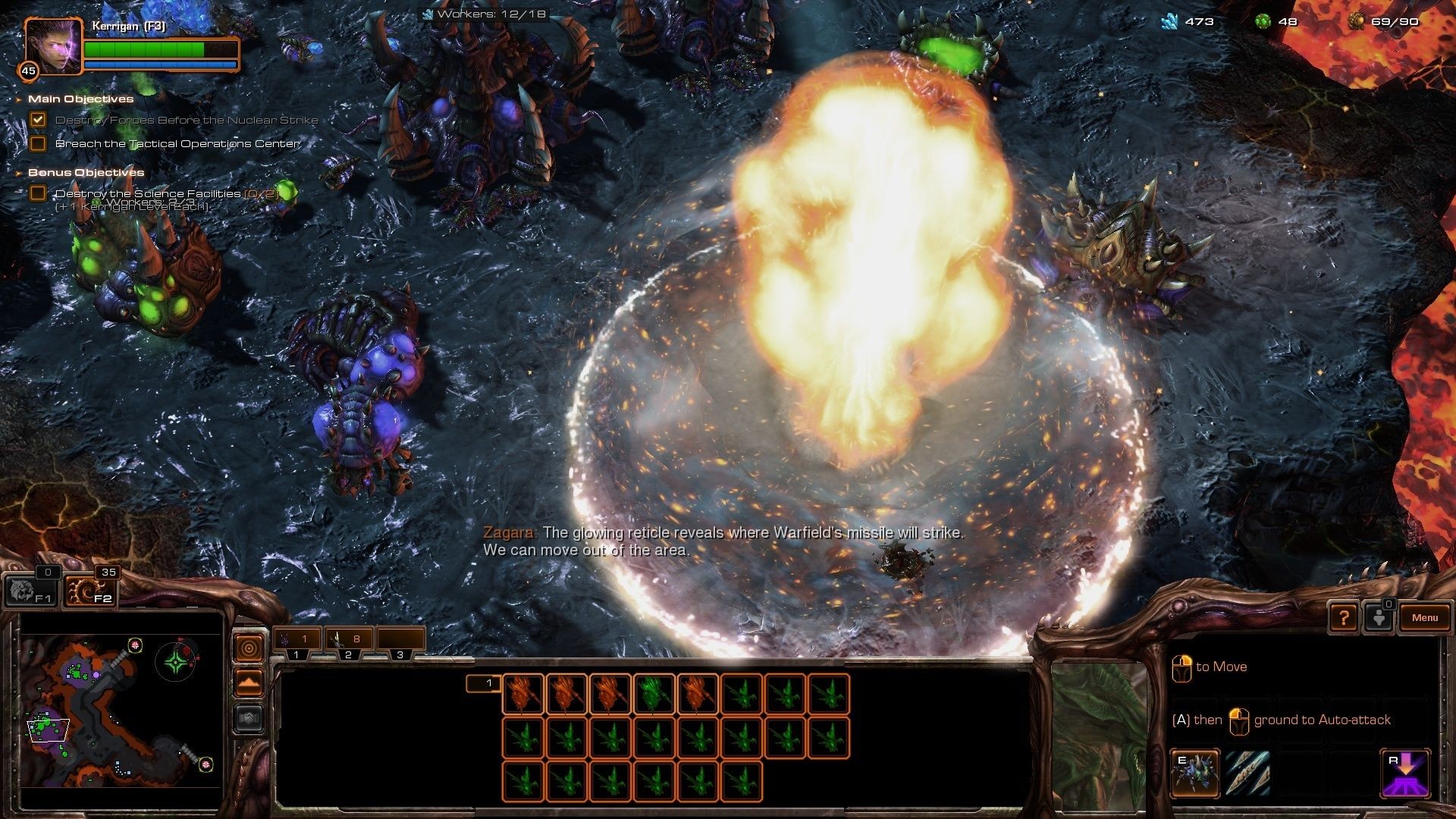This screenshot has width=1456, height=819.
Task: Collapse the Main Objectives header
Action: click(80, 99)
